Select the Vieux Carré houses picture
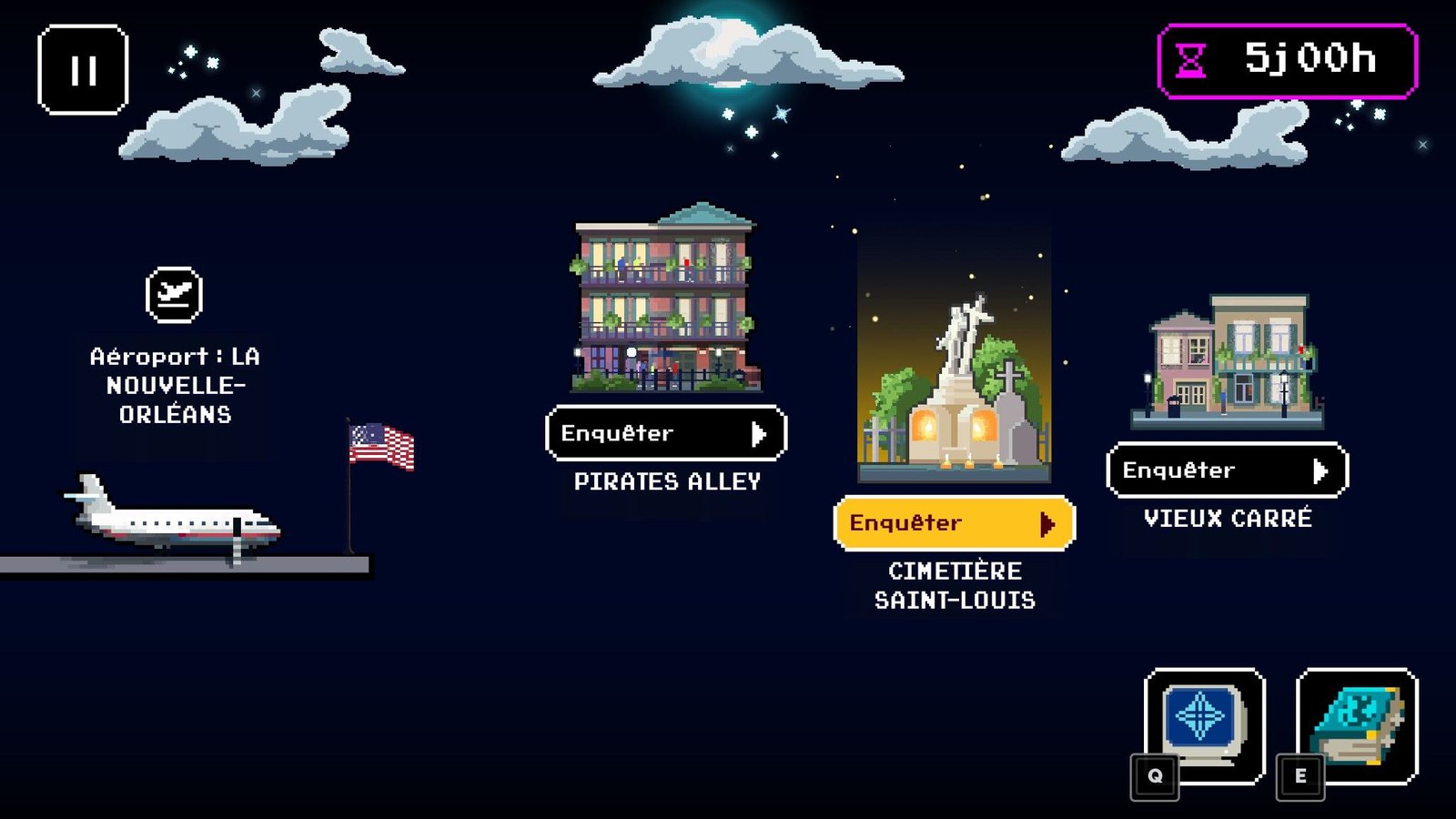The image size is (1456, 819). [1227, 361]
